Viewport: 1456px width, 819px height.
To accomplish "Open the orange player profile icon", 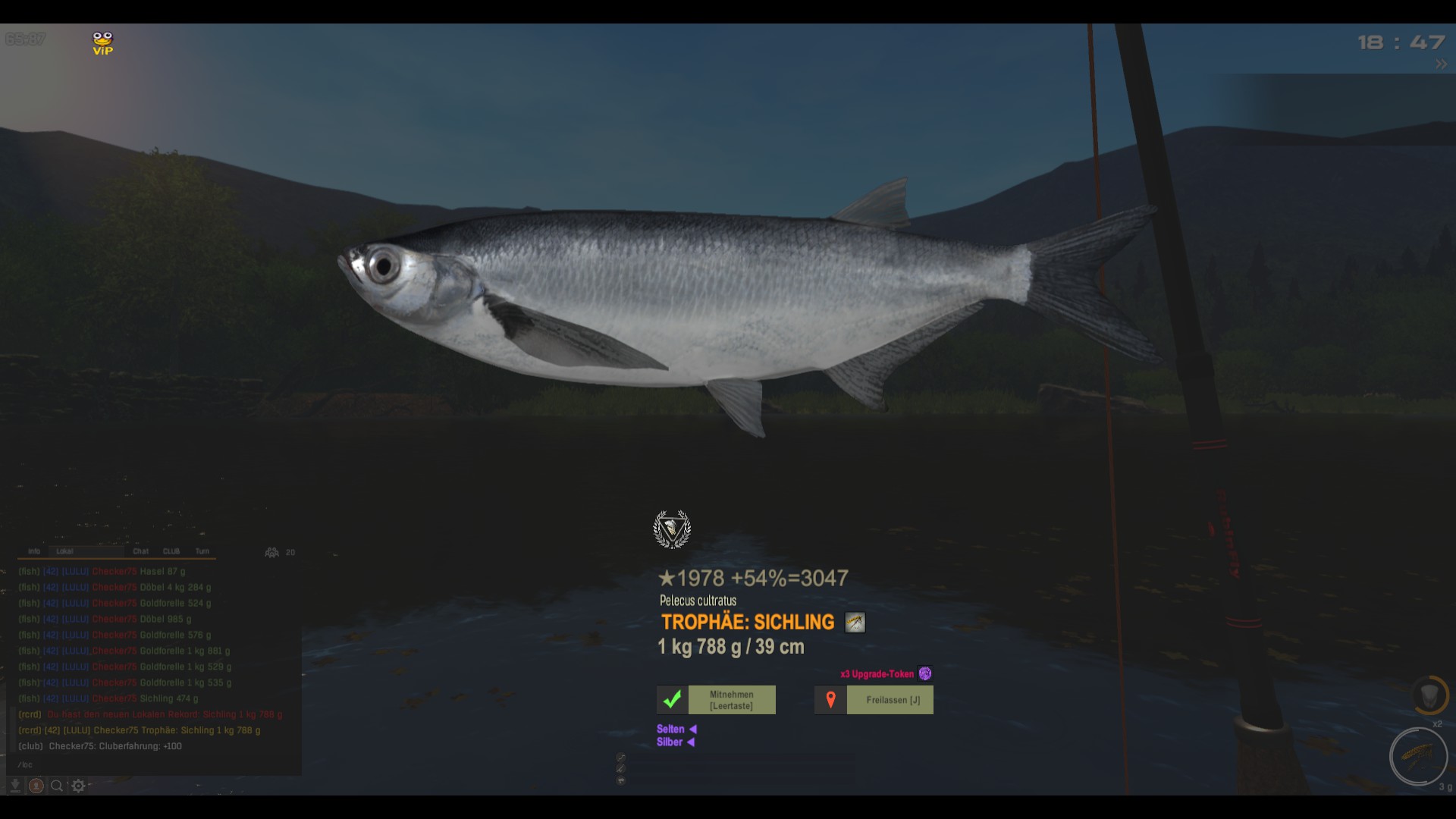I will [x=36, y=786].
